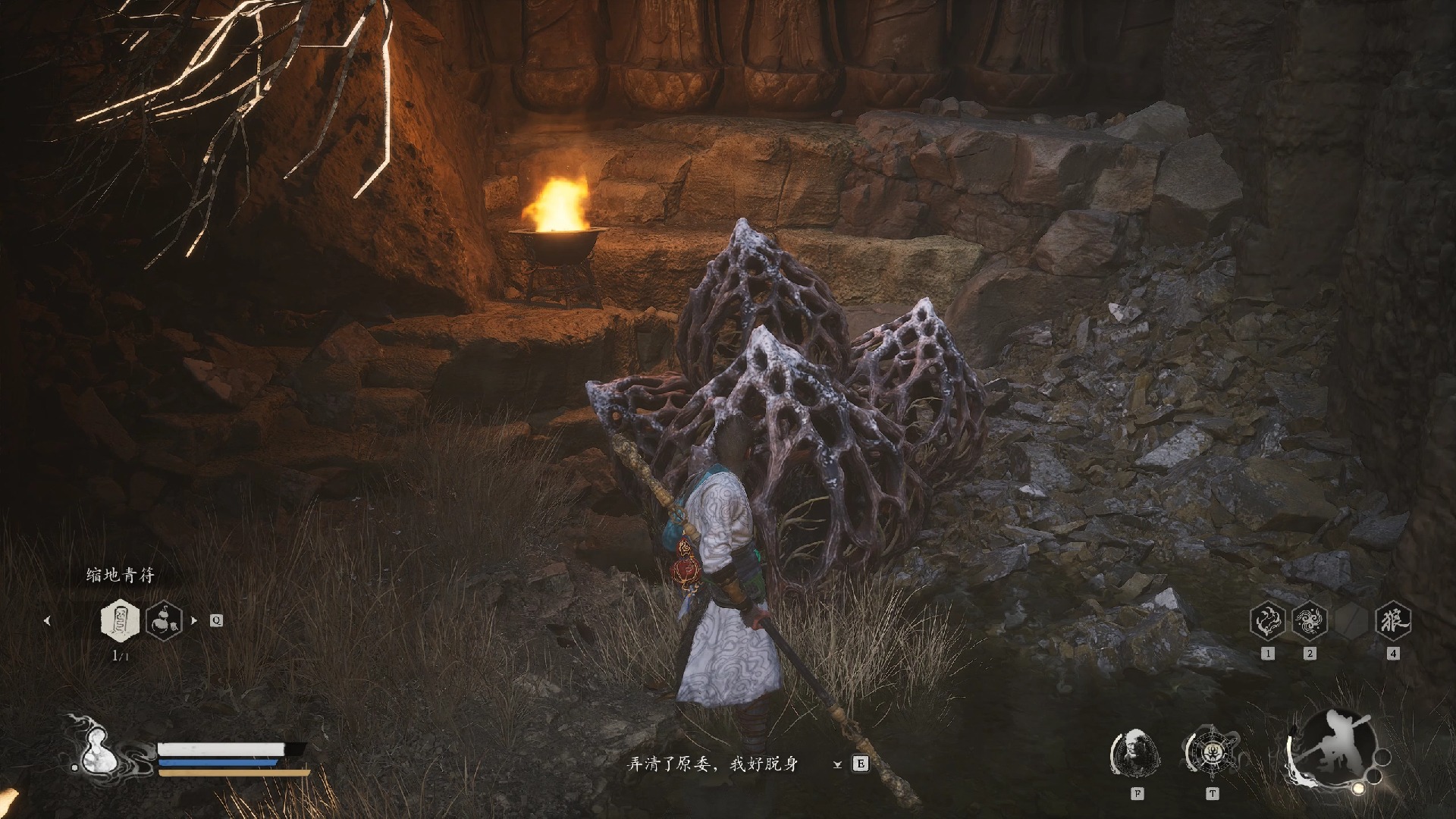The image size is (1456, 819).
Task: Activate the ornate vessel emblem icon
Action: point(1211,753)
